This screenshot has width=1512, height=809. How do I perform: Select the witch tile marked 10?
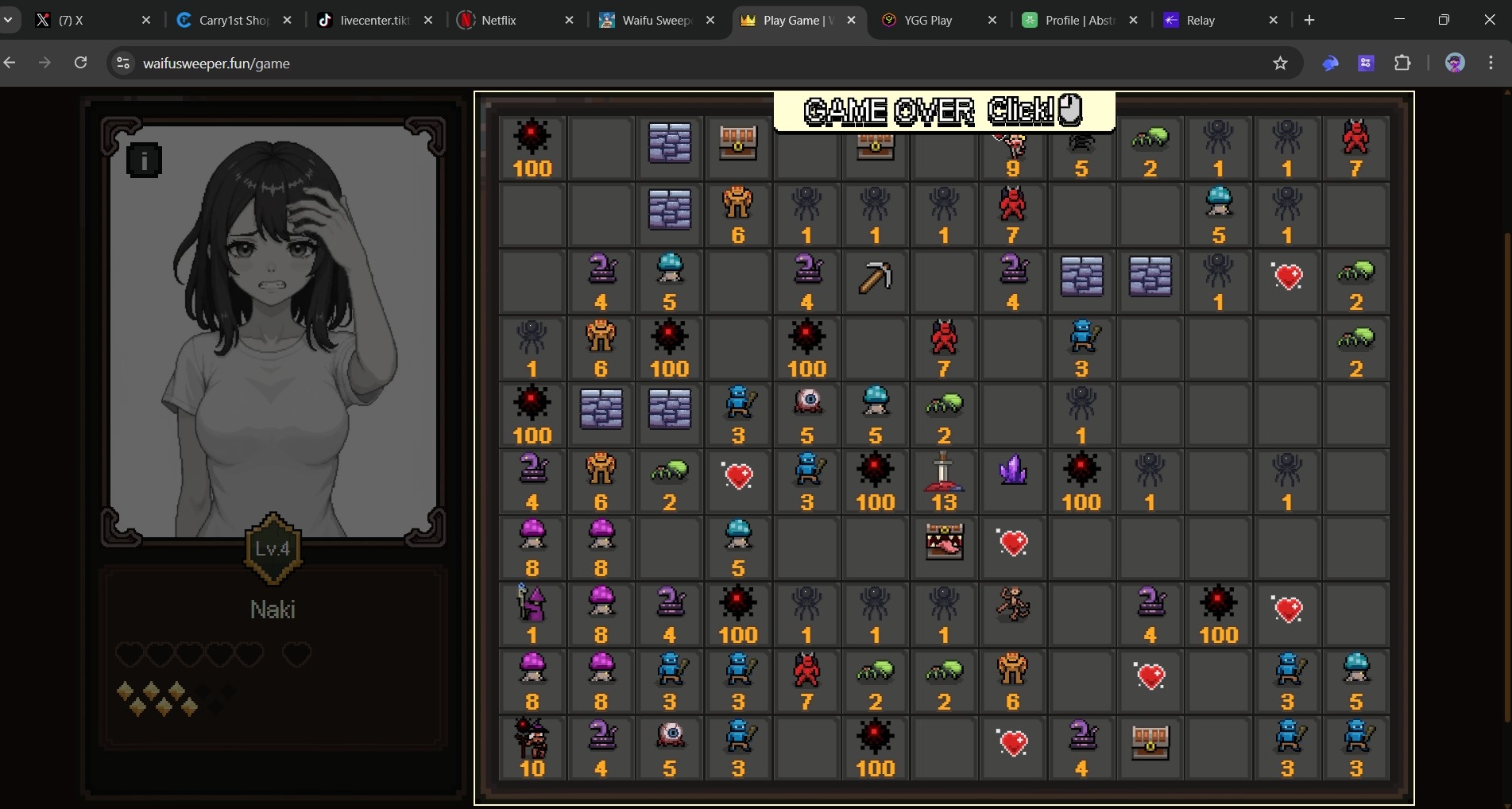click(532, 748)
